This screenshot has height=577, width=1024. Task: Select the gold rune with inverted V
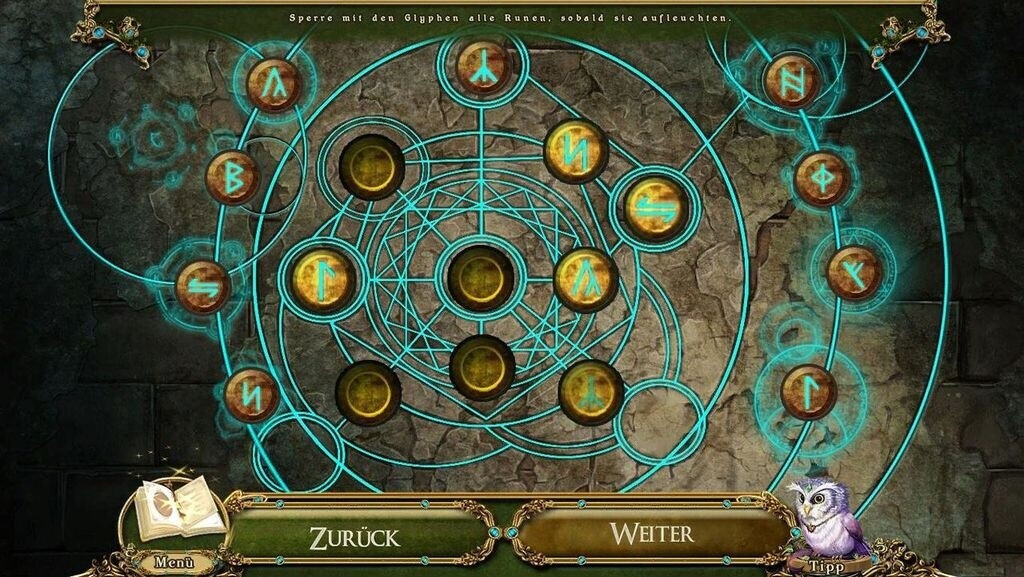586,279
